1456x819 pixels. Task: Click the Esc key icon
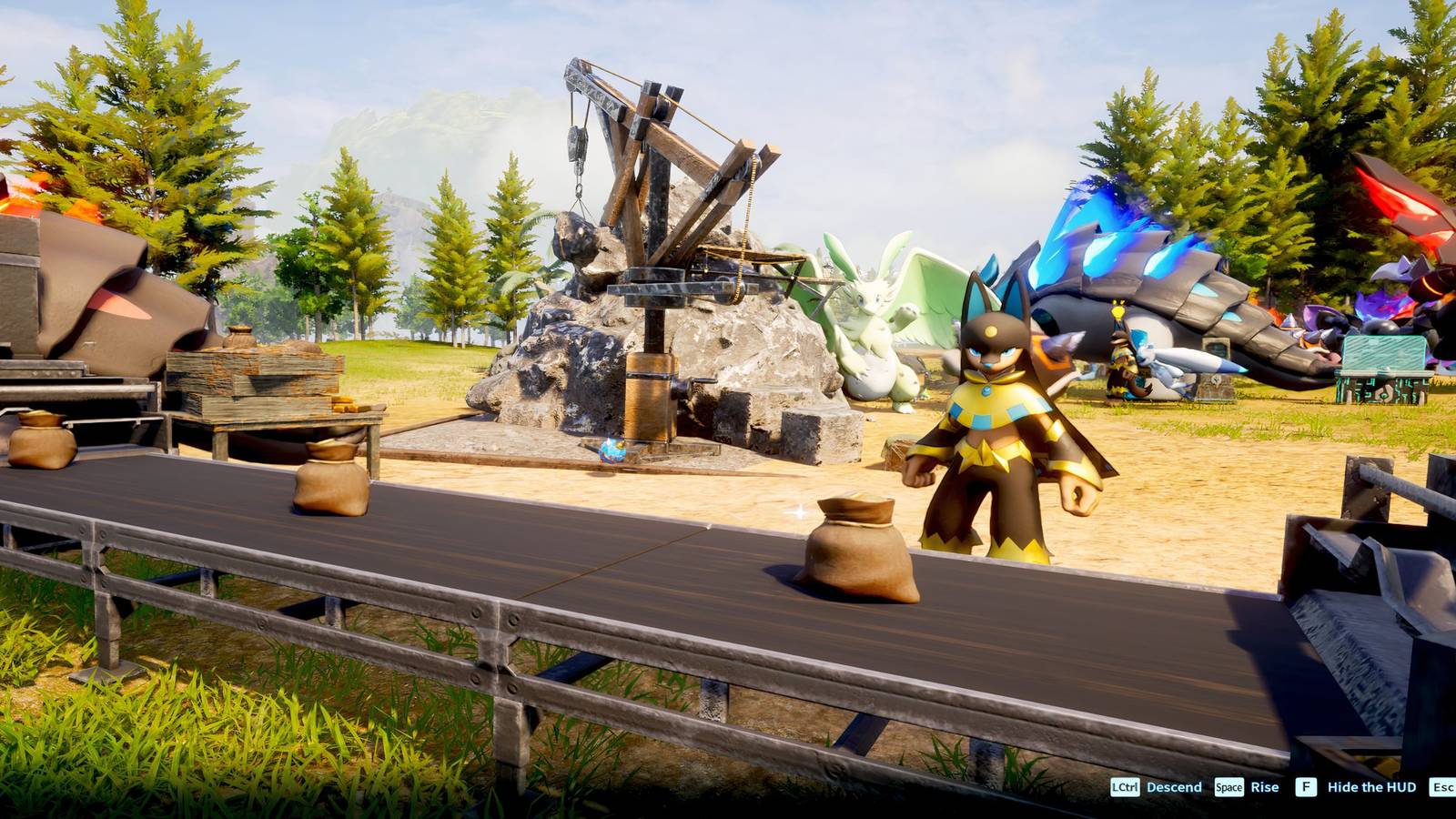pyautogui.click(x=1442, y=786)
